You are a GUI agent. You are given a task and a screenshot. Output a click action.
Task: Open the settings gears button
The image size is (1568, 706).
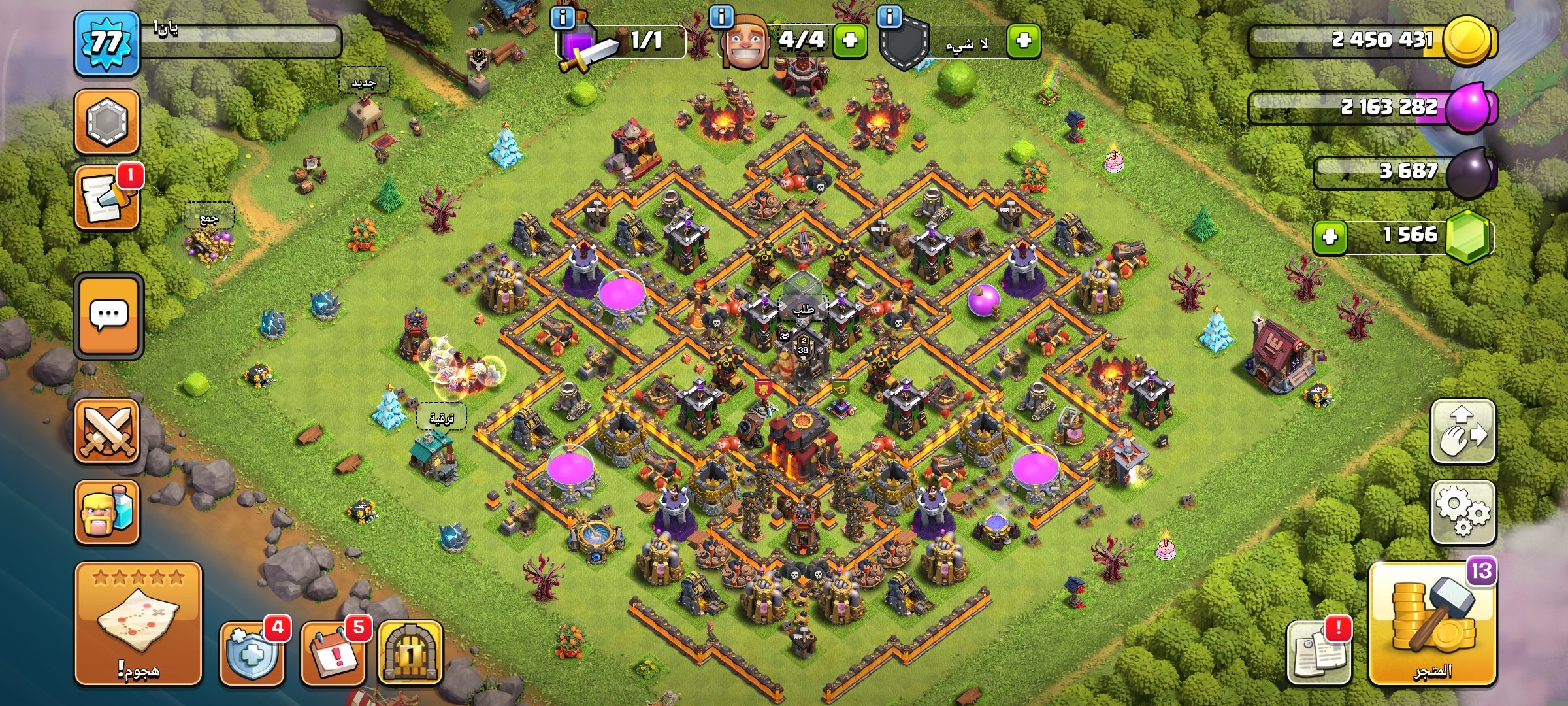pyautogui.click(x=1463, y=512)
